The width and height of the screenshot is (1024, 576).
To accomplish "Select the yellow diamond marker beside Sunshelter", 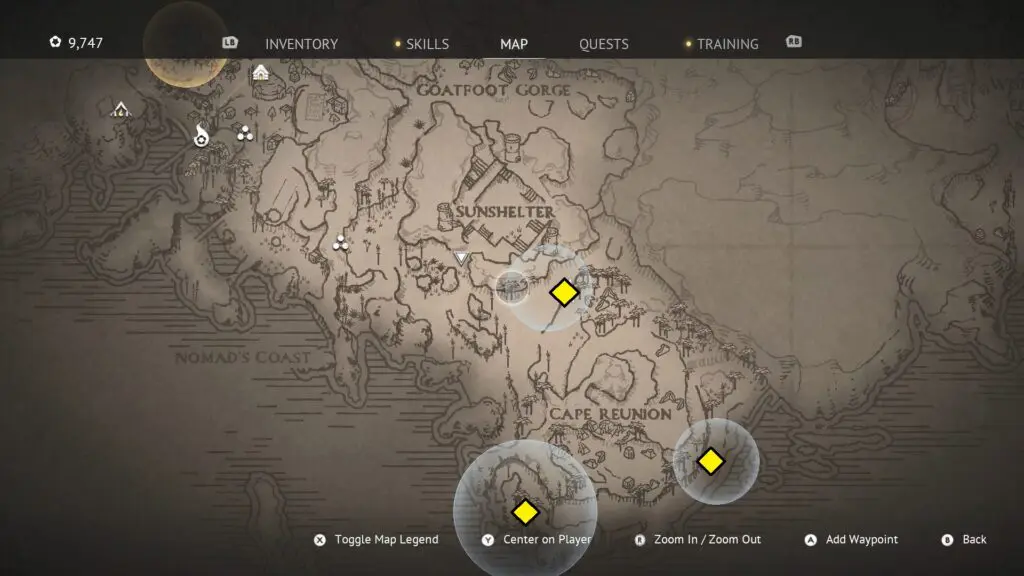I will tap(564, 292).
